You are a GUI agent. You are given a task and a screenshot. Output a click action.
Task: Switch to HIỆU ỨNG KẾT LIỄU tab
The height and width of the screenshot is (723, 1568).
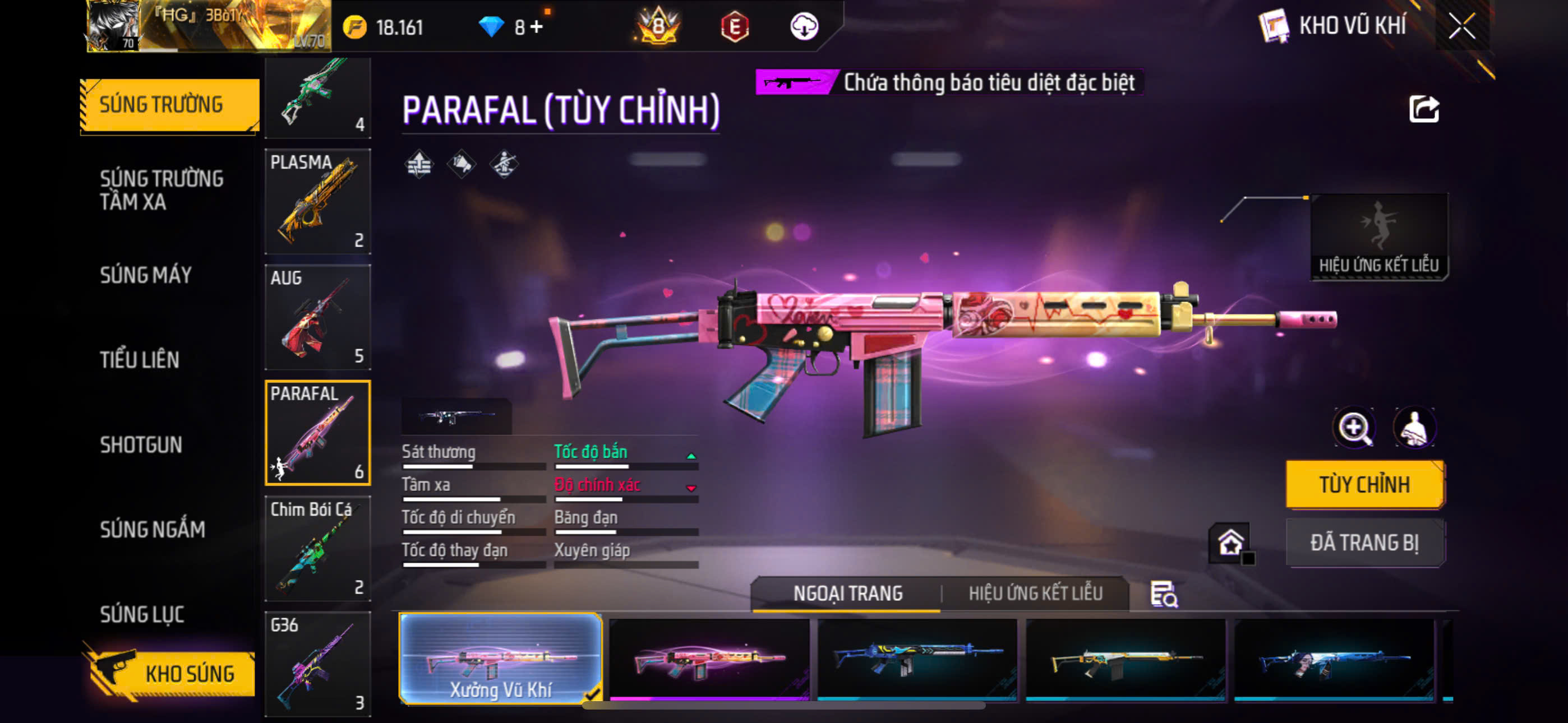[1035, 594]
